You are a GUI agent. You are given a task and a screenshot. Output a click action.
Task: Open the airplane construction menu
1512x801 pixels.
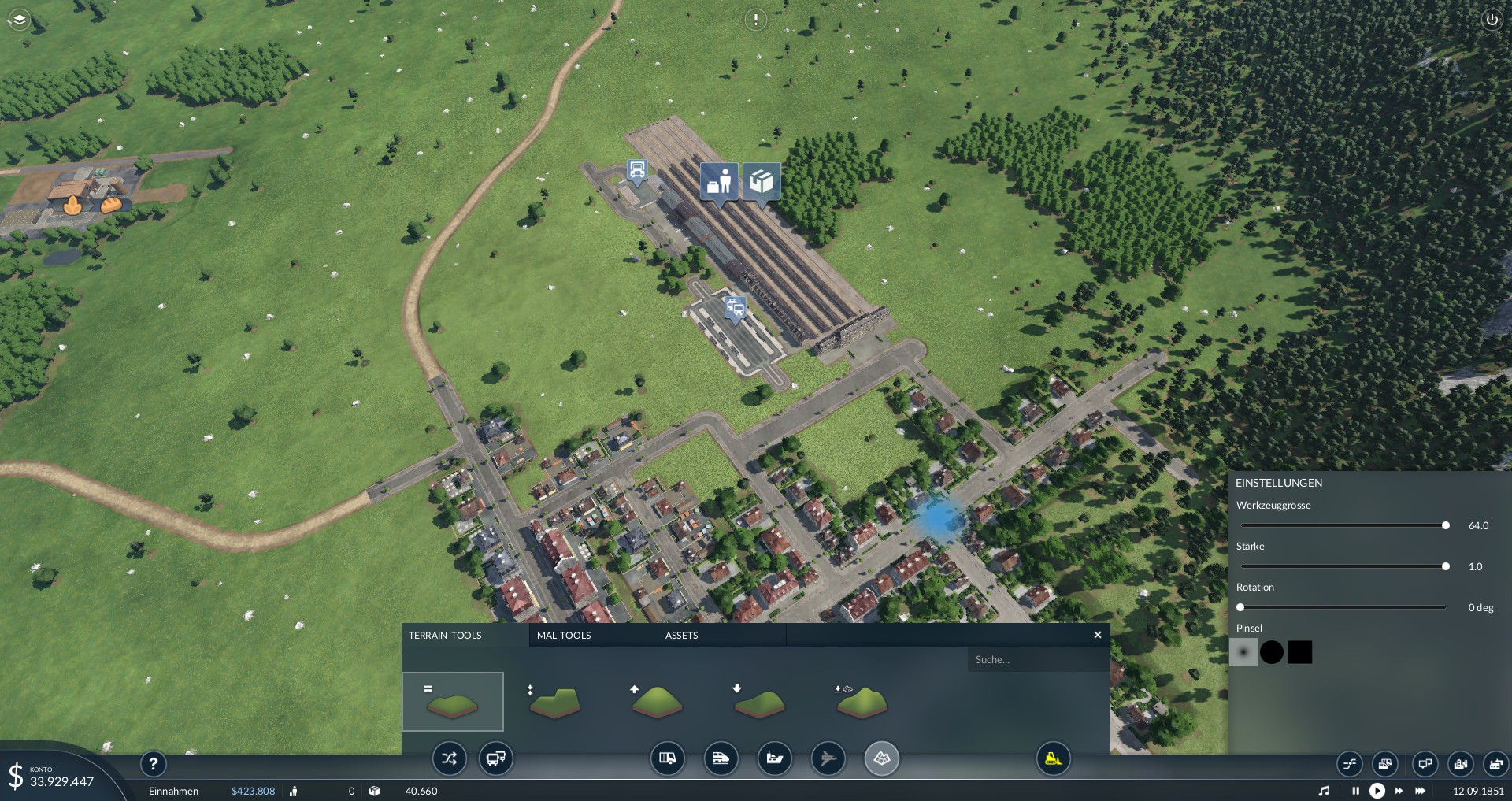pyautogui.click(x=828, y=759)
